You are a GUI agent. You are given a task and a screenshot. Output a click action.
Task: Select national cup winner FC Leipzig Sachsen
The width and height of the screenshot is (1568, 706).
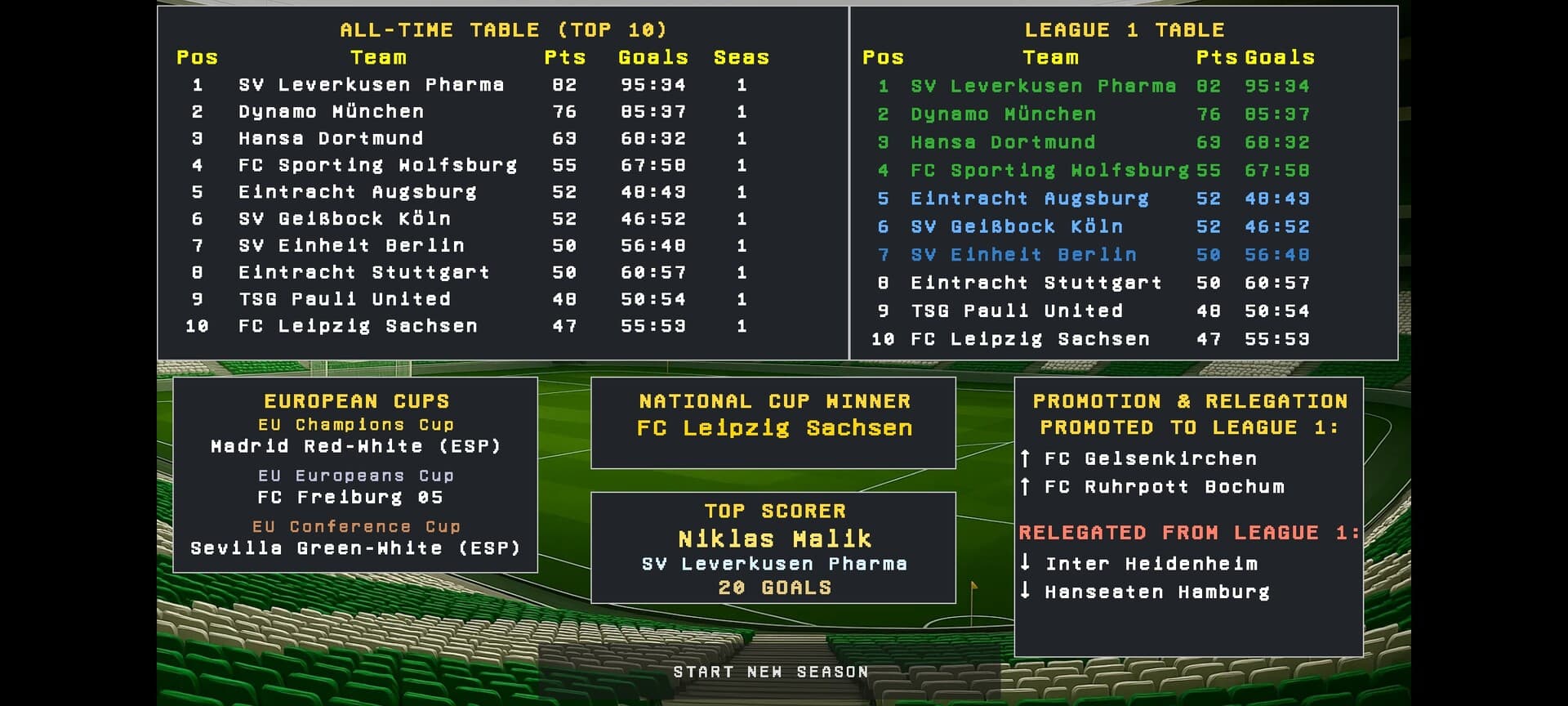[x=773, y=427]
